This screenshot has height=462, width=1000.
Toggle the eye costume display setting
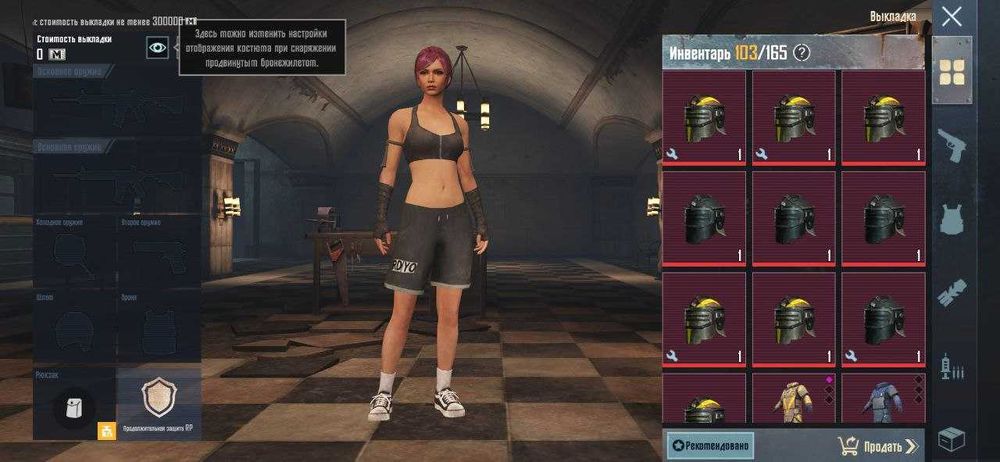[x=158, y=46]
